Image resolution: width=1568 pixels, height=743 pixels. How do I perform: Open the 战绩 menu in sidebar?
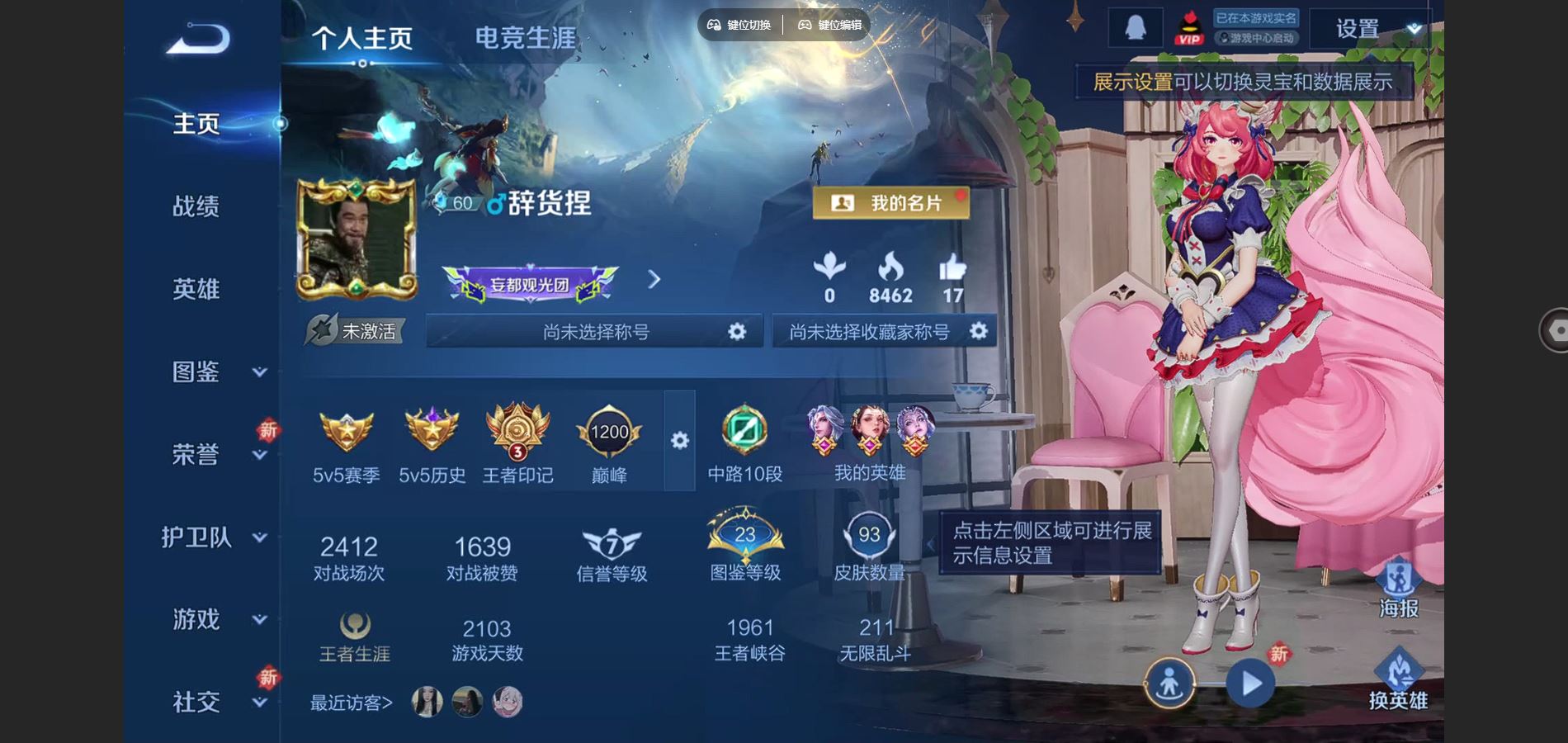(196, 206)
